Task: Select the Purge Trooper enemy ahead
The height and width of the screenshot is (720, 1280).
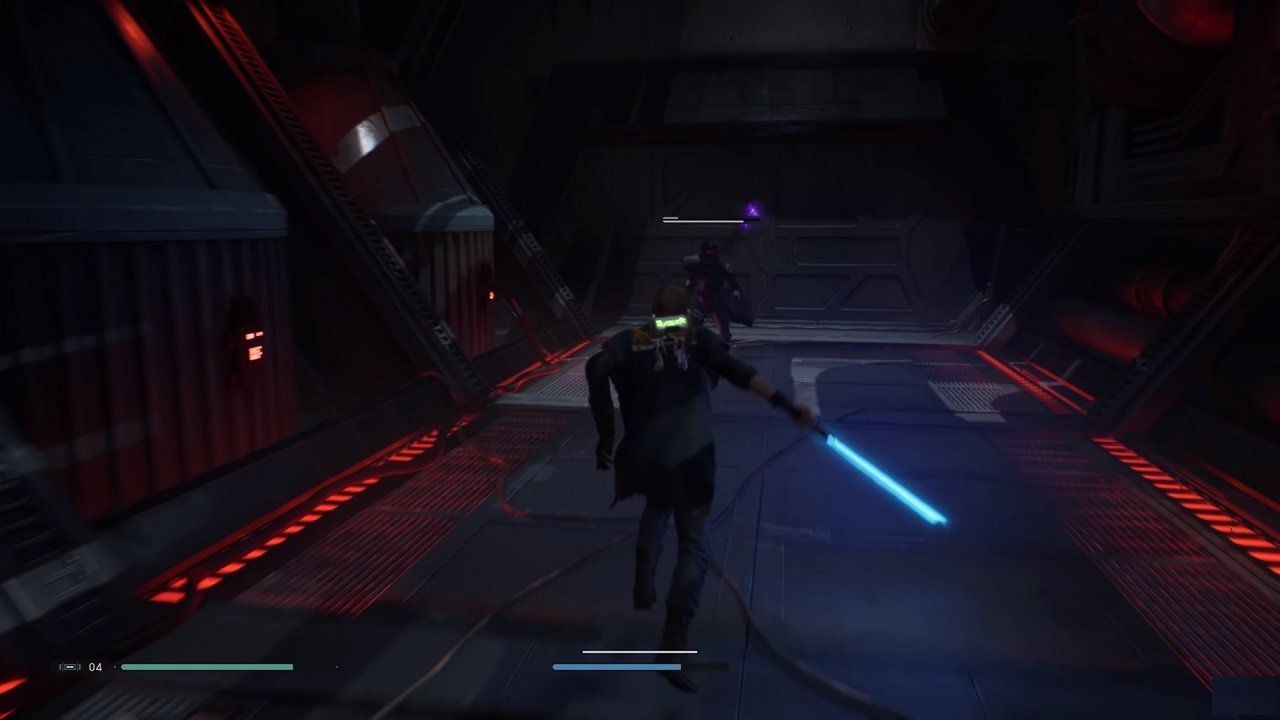Action: pyautogui.click(x=708, y=290)
